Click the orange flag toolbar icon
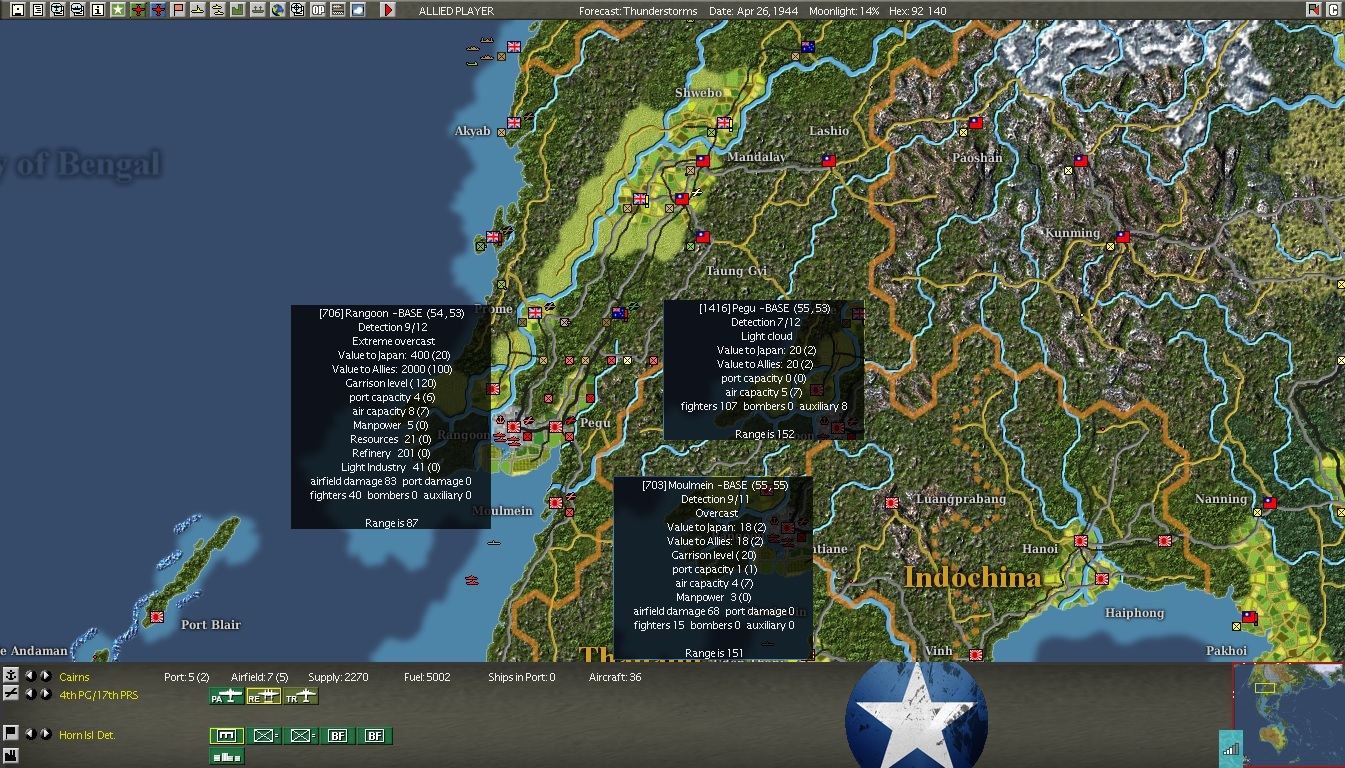 click(x=177, y=10)
